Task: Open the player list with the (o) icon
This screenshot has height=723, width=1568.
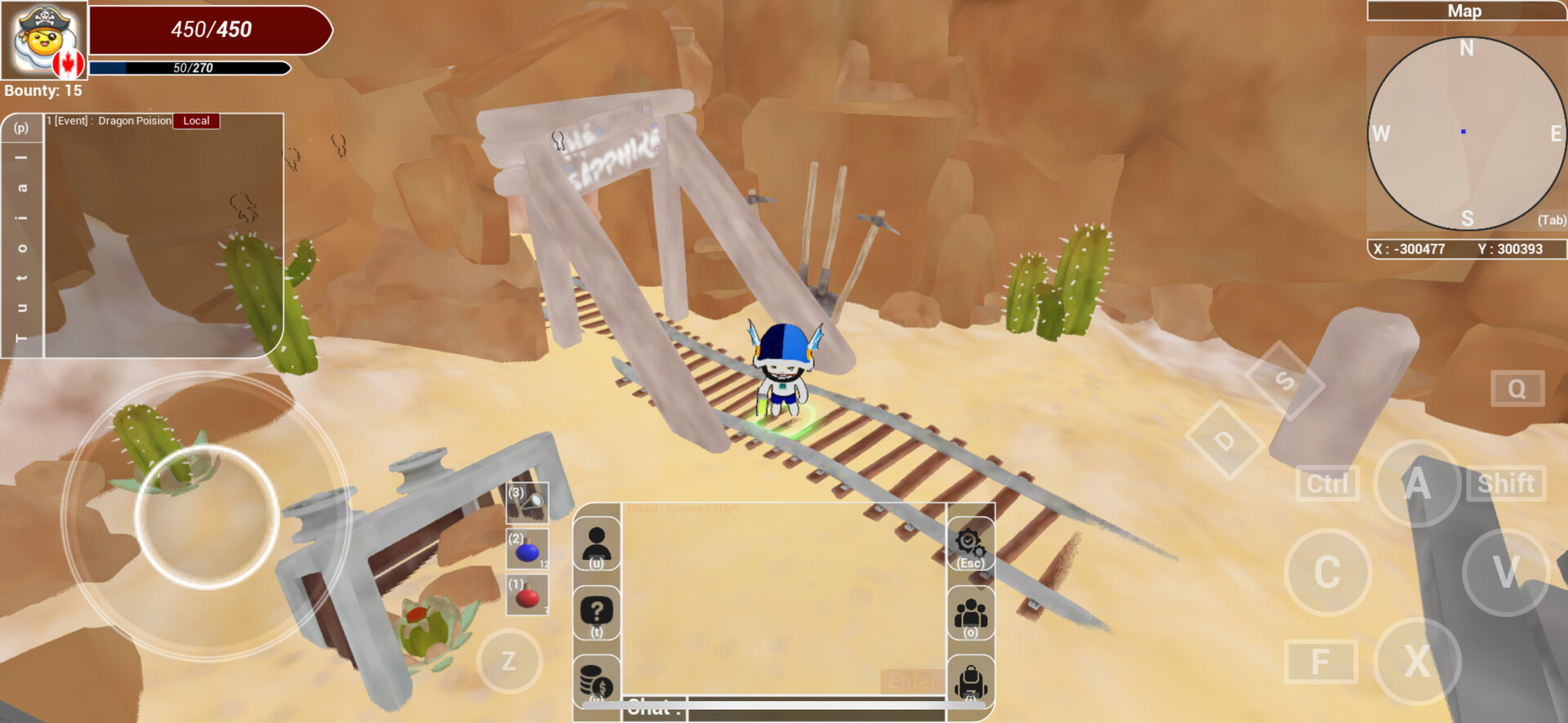Action: pyautogui.click(x=969, y=611)
